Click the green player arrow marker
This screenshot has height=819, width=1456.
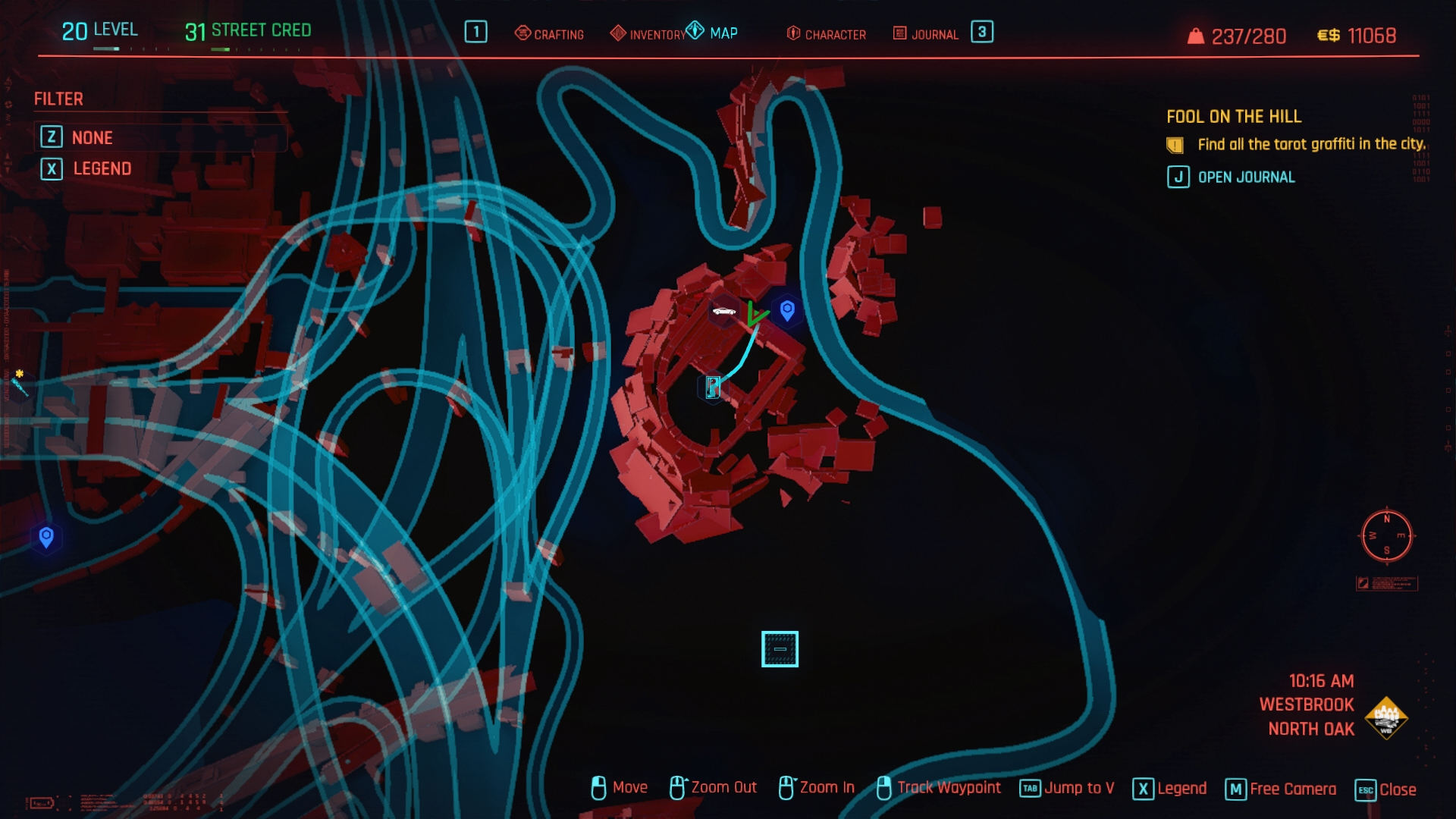(x=755, y=314)
